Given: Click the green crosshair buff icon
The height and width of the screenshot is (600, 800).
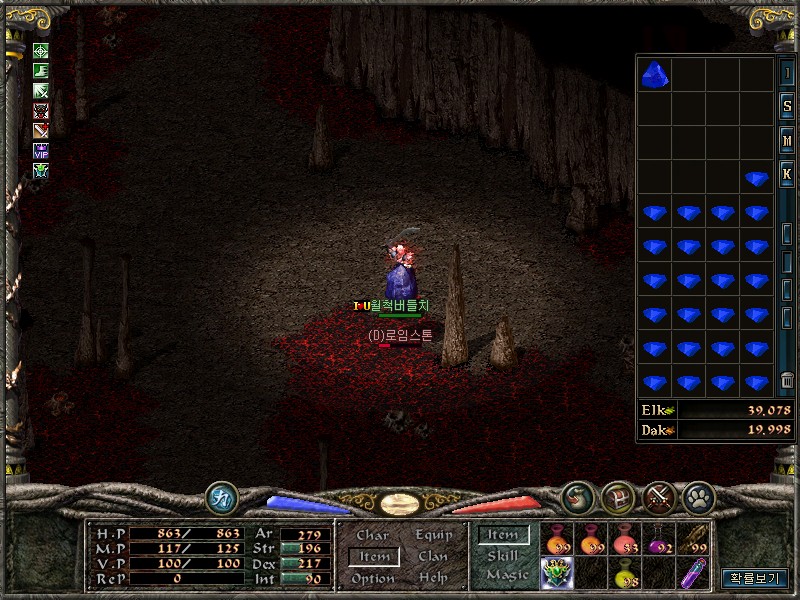Looking at the screenshot, I should (41, 51).
